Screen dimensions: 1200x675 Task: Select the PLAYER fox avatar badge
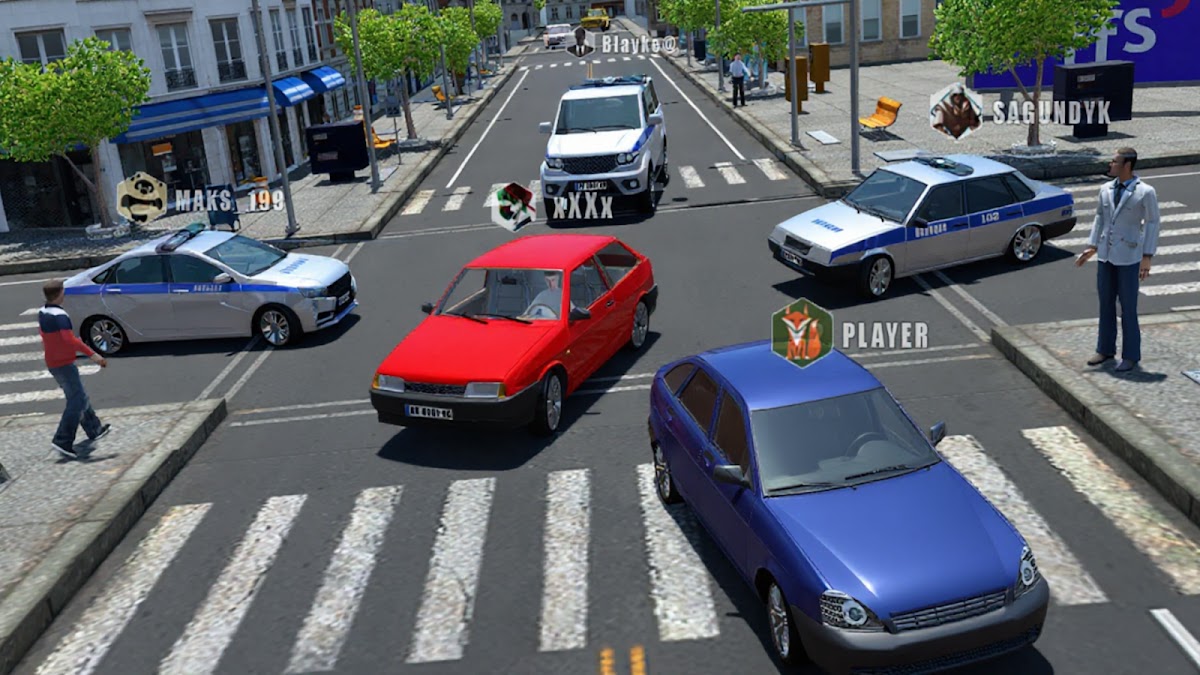pyautogui.click(x=802, y=334)
